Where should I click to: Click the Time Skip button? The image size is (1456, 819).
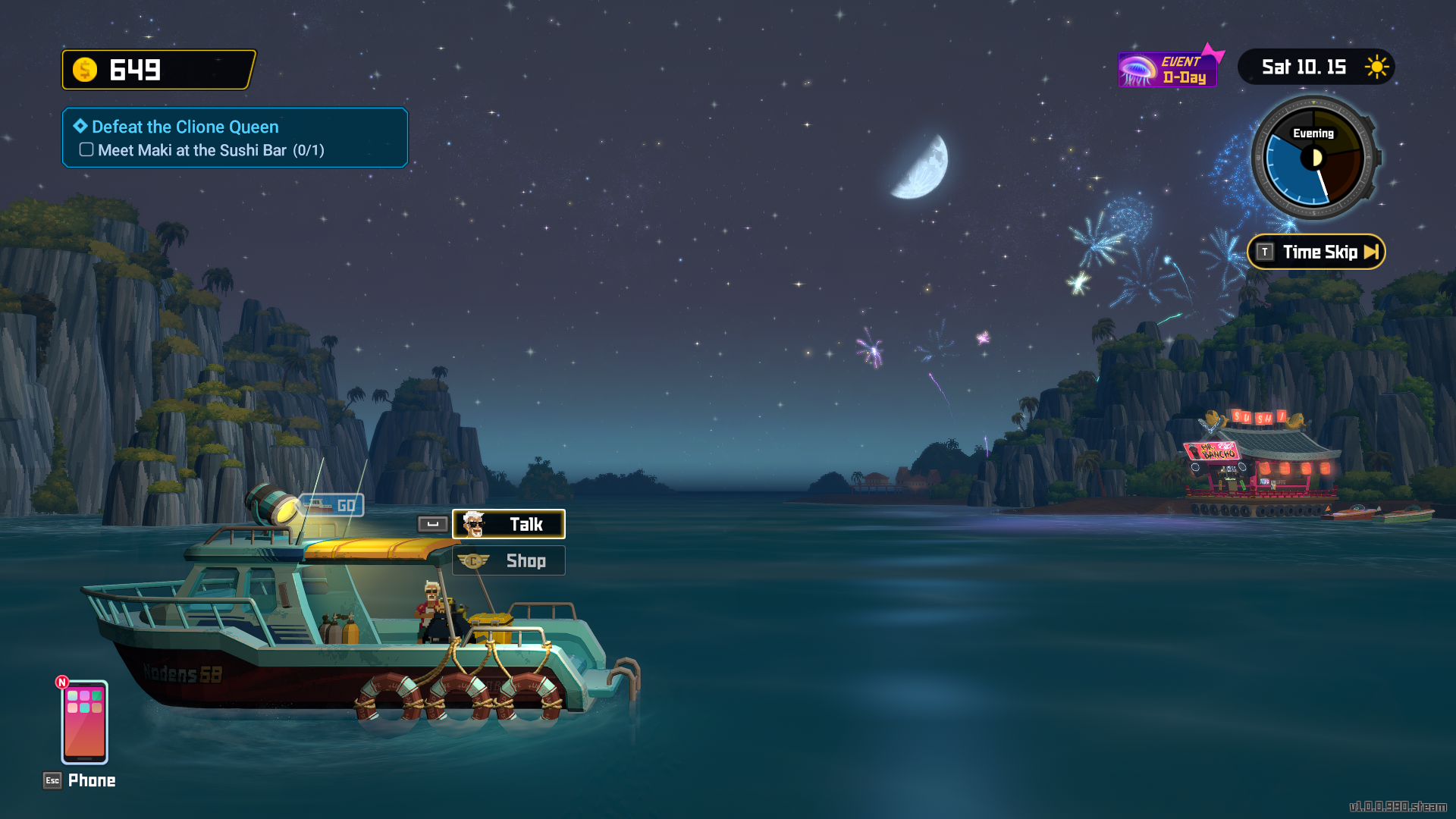point(1316,253)
